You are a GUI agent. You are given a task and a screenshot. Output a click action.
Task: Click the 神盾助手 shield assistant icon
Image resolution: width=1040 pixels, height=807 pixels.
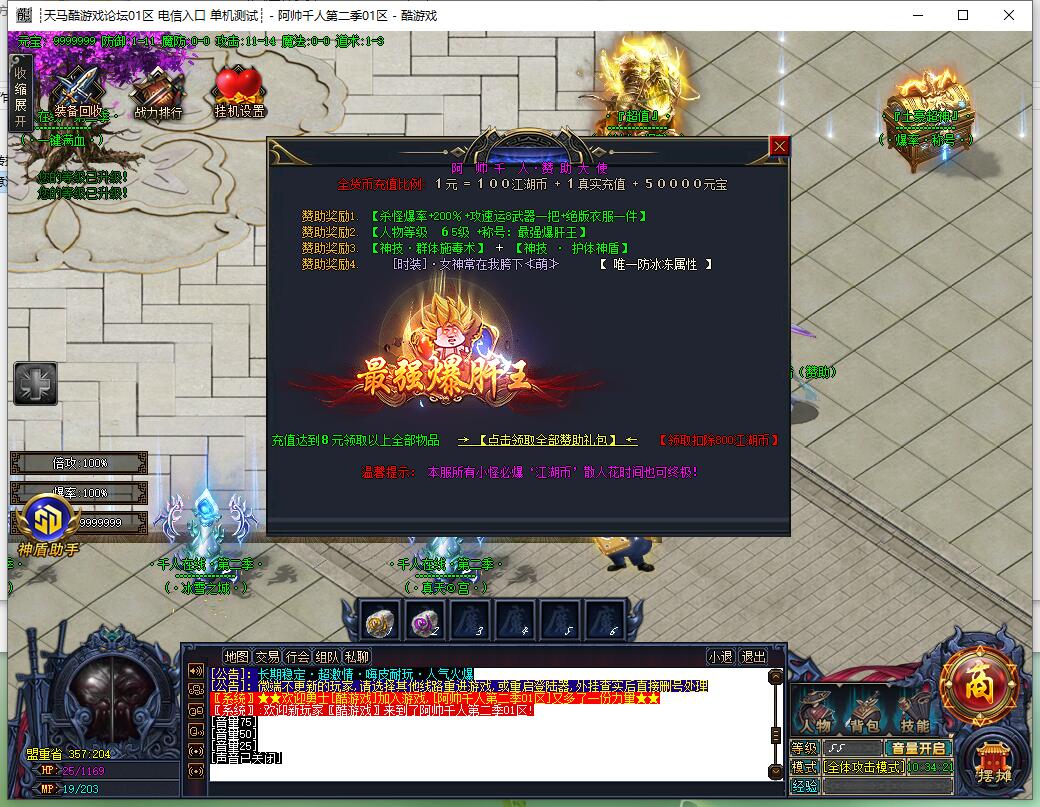46,524
